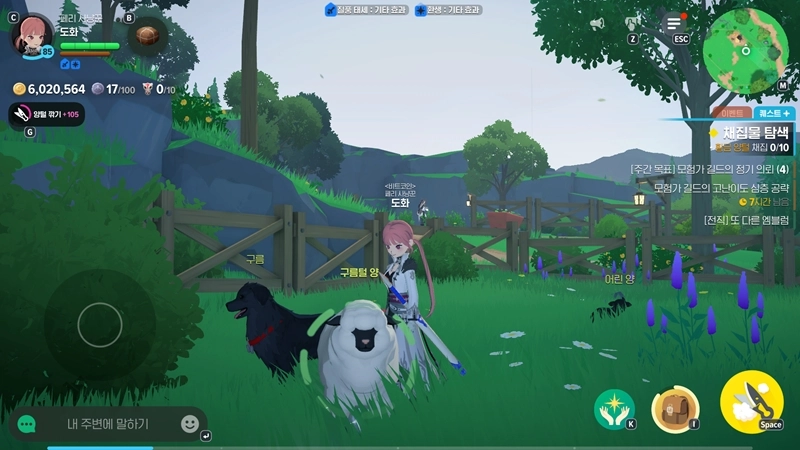This screenshot has width=800, height=450.
Task: Open the weekly goal 모험가 길드의 정기 의뢰
Action: point(710,169)
